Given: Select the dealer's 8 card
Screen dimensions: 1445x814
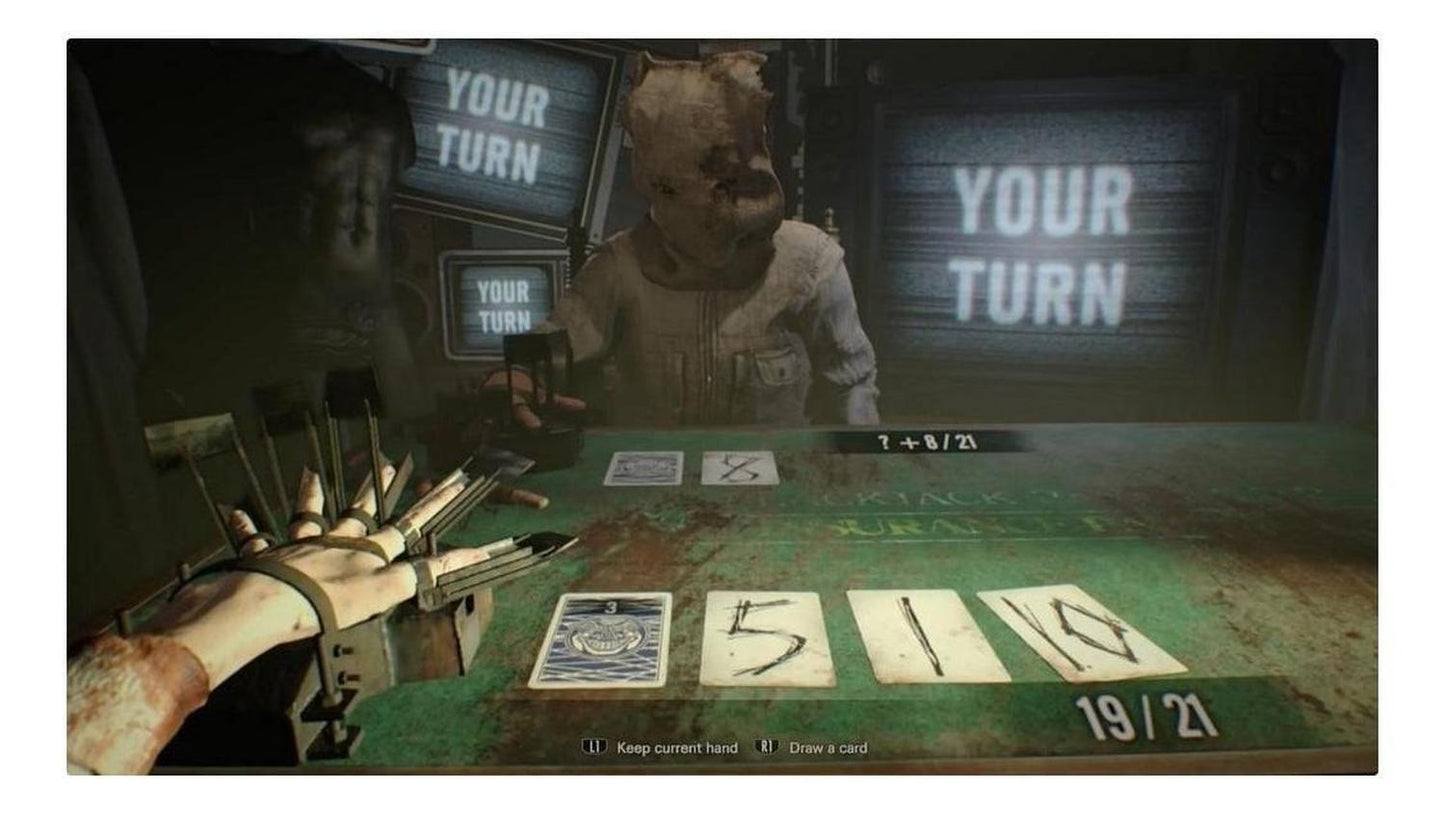Looking at the screenshot, I should pos(740,470).
